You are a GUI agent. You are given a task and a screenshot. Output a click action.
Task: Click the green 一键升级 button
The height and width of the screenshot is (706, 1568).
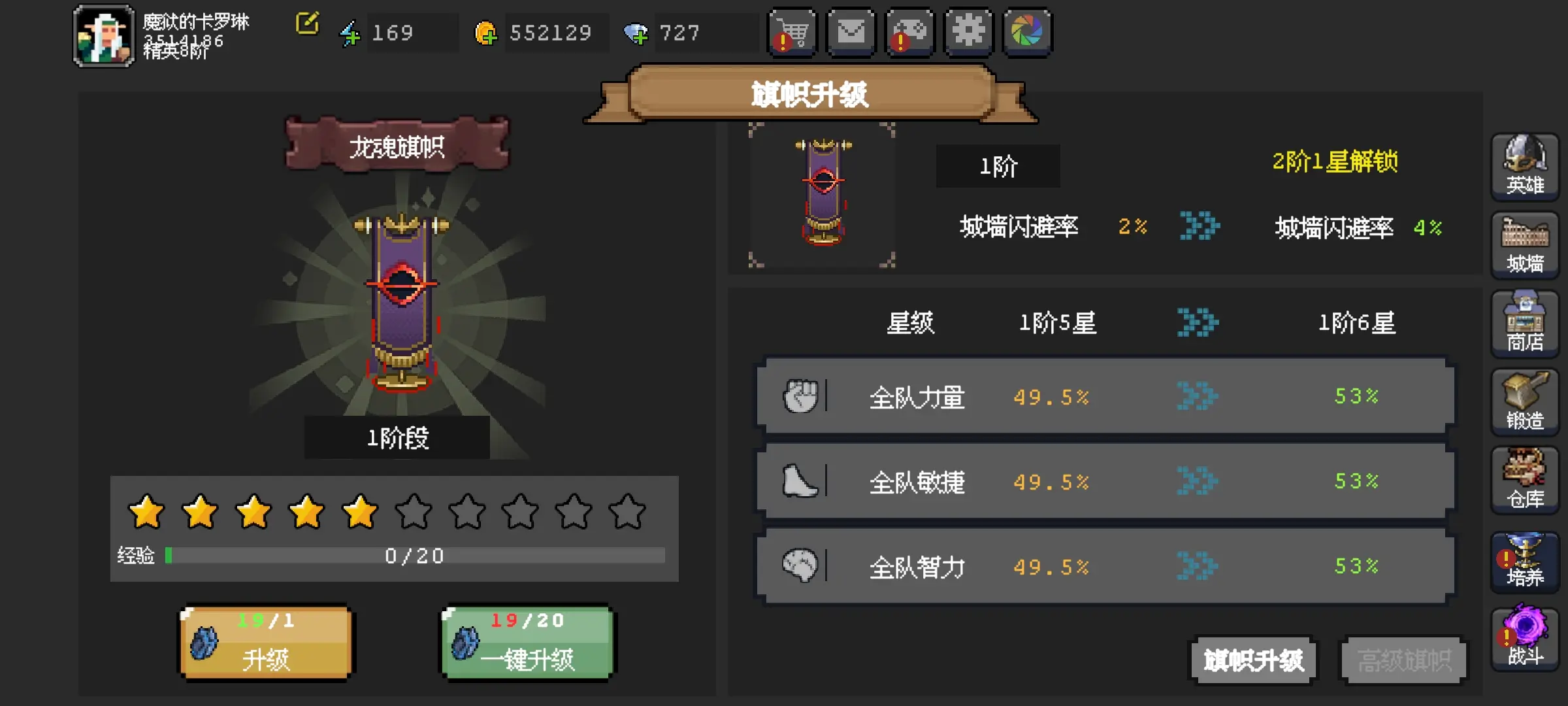[x=527, y=643]
